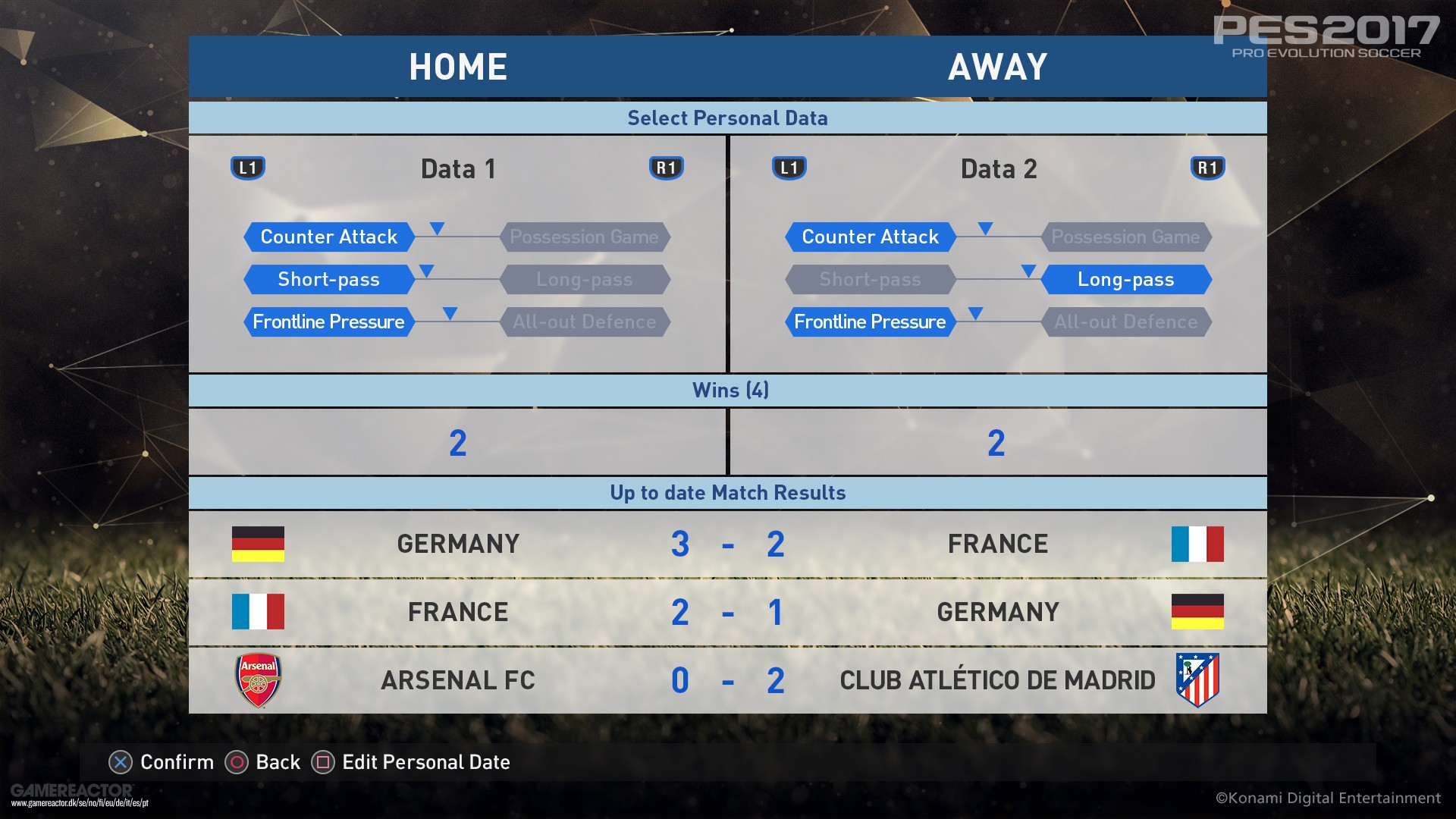1456x819 pixels.
Task: Click the Long-pass indicator arrow for Data 2
Action: (x=1029, y=269)
